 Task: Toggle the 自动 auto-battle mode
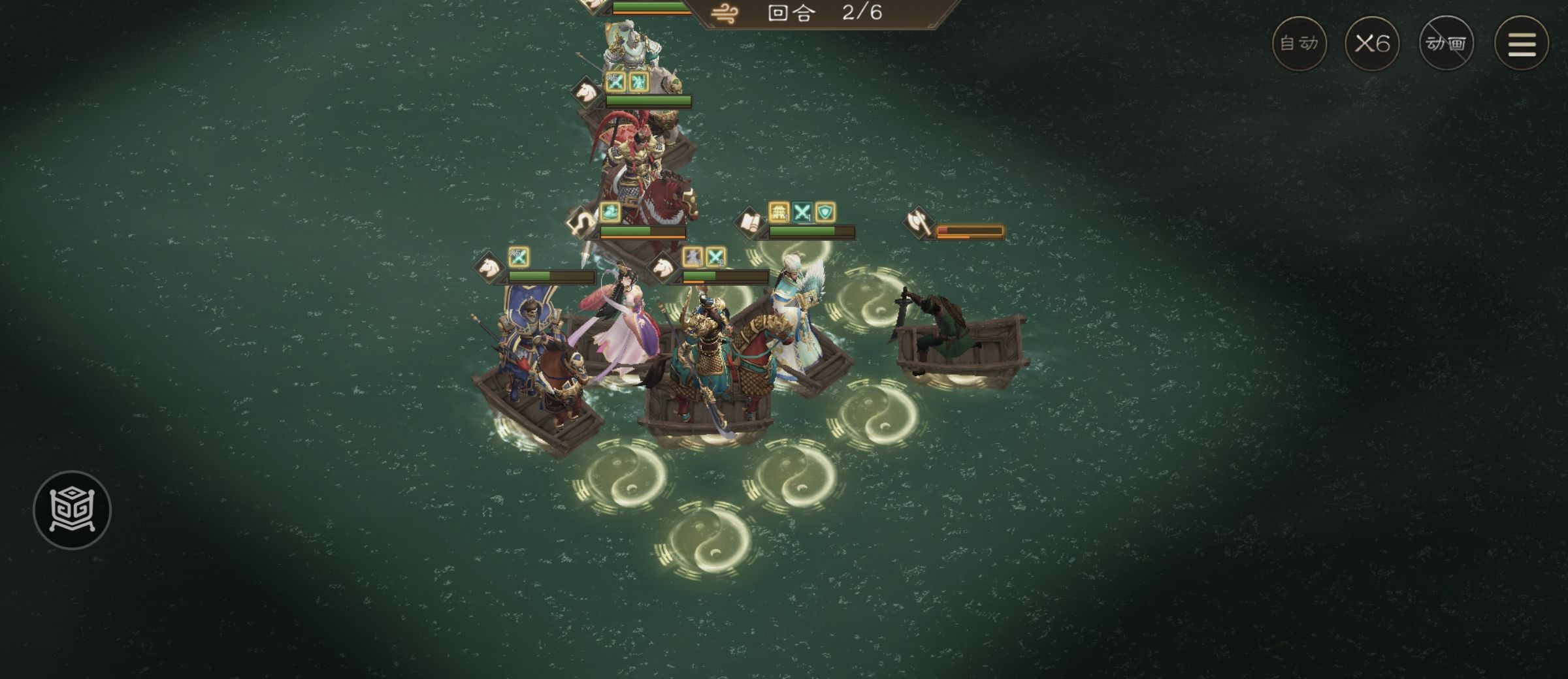pyautogui.click(x=1299, y=43)
